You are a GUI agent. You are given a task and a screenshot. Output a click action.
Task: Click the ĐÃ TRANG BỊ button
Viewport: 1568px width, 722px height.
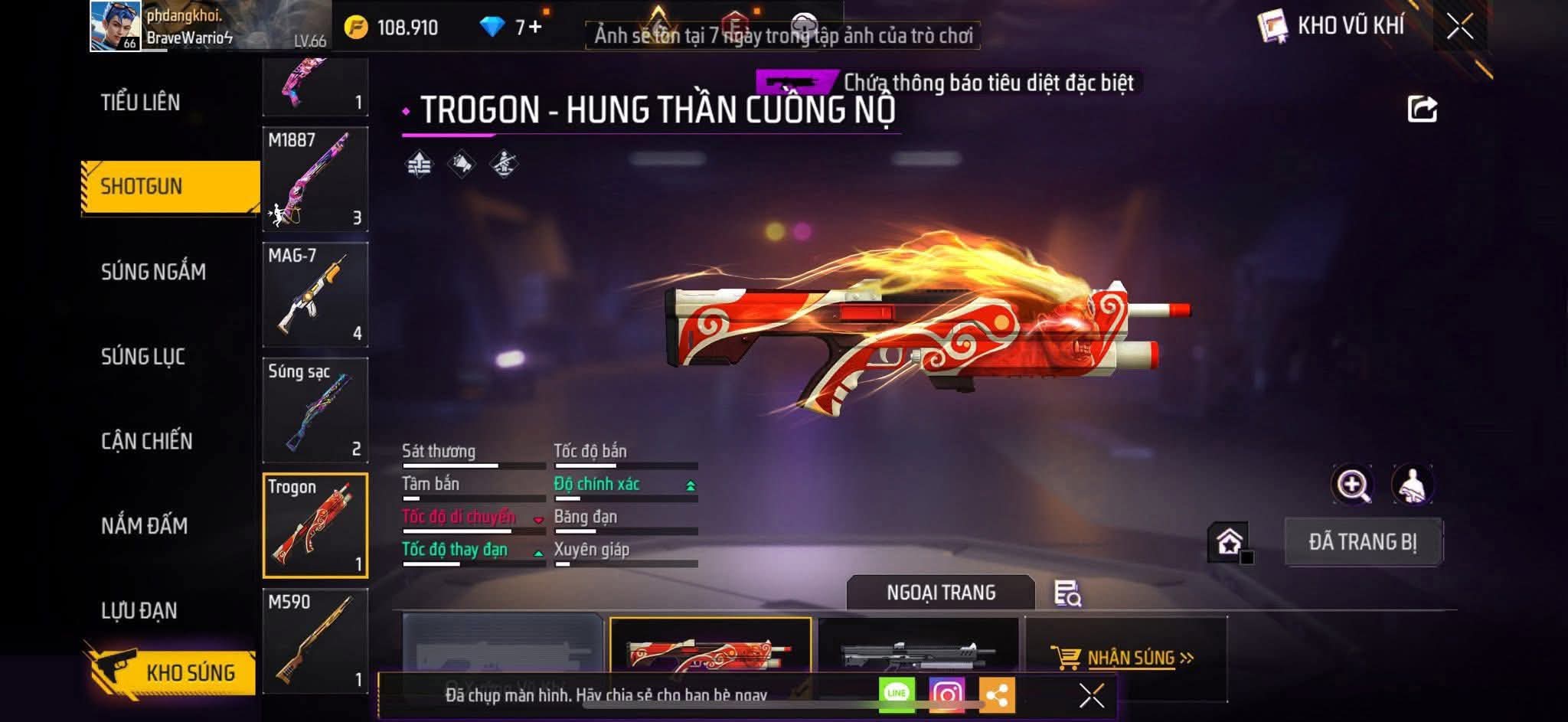tap(1363, 542)
